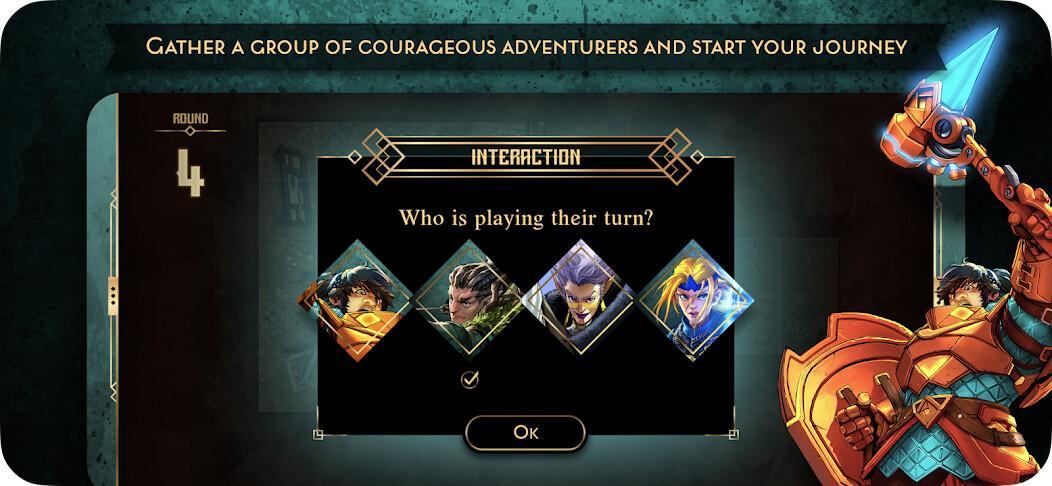Pick the purple-haired grinning character portrait

point(581,297)
